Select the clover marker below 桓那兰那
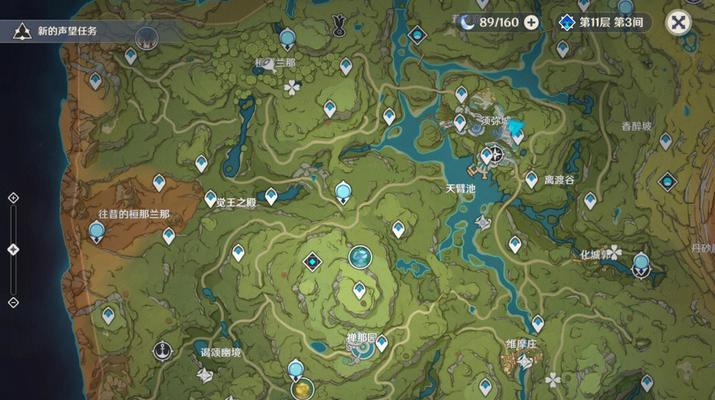This screenshot has height=400, width=715. 292,88
